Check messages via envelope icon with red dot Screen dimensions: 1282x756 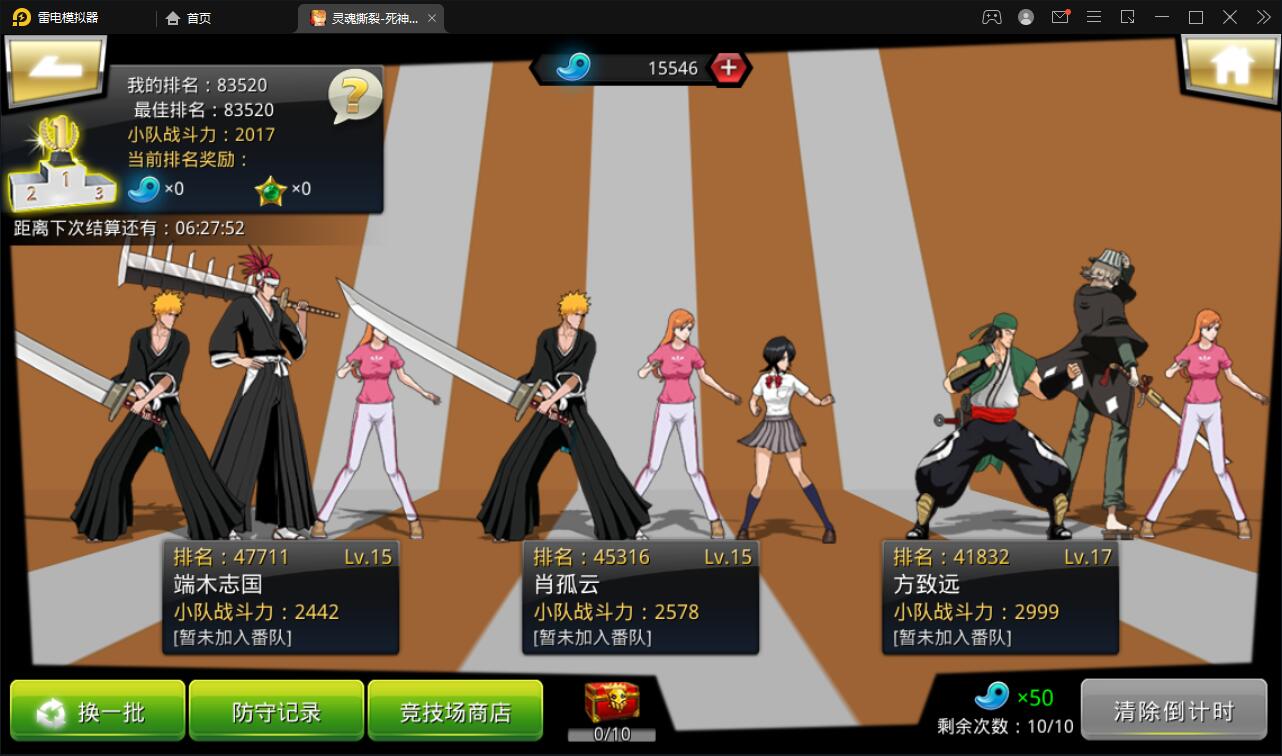click(1060, 16)
